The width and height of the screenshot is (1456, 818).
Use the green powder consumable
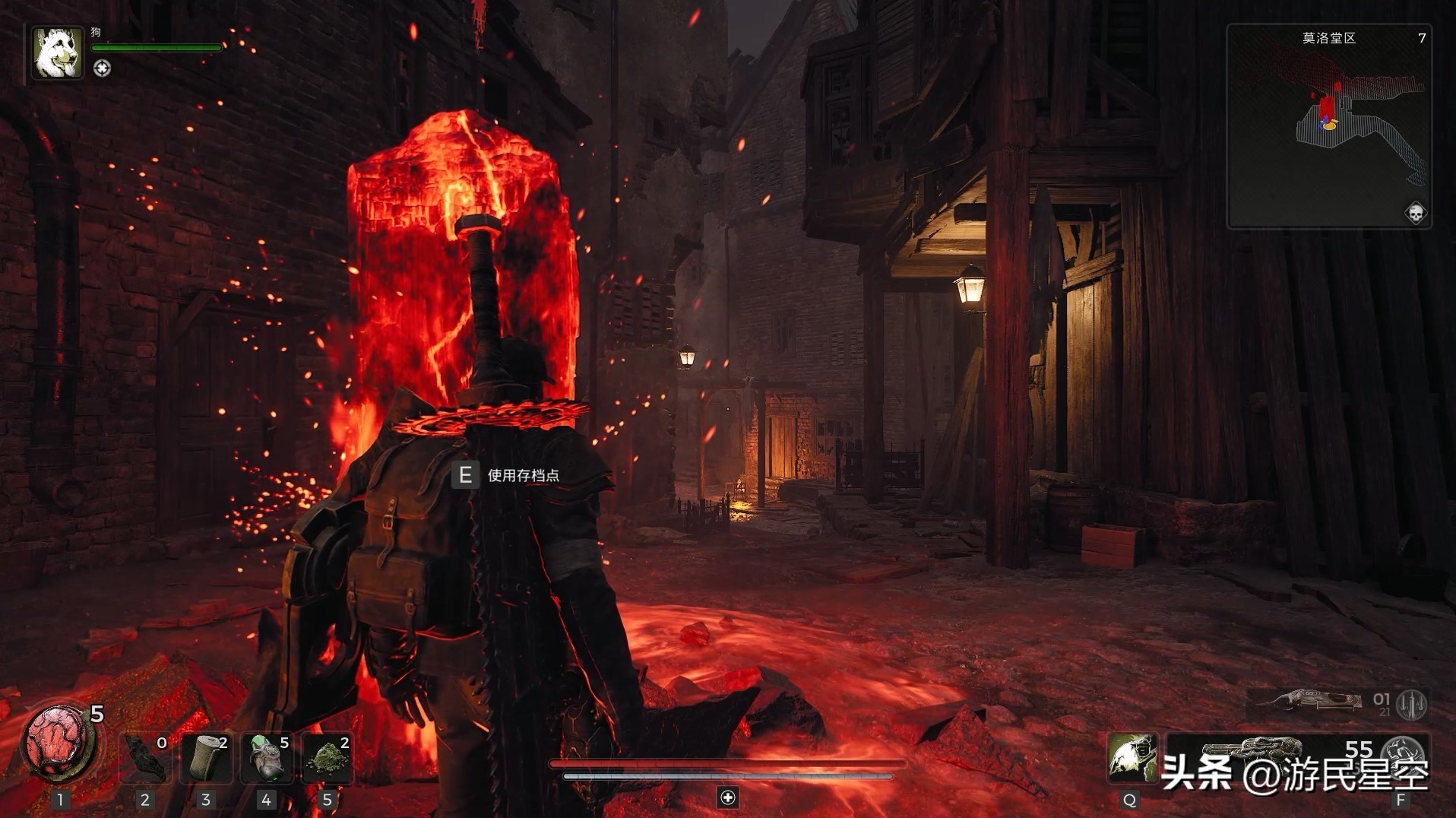click(328, 758)
